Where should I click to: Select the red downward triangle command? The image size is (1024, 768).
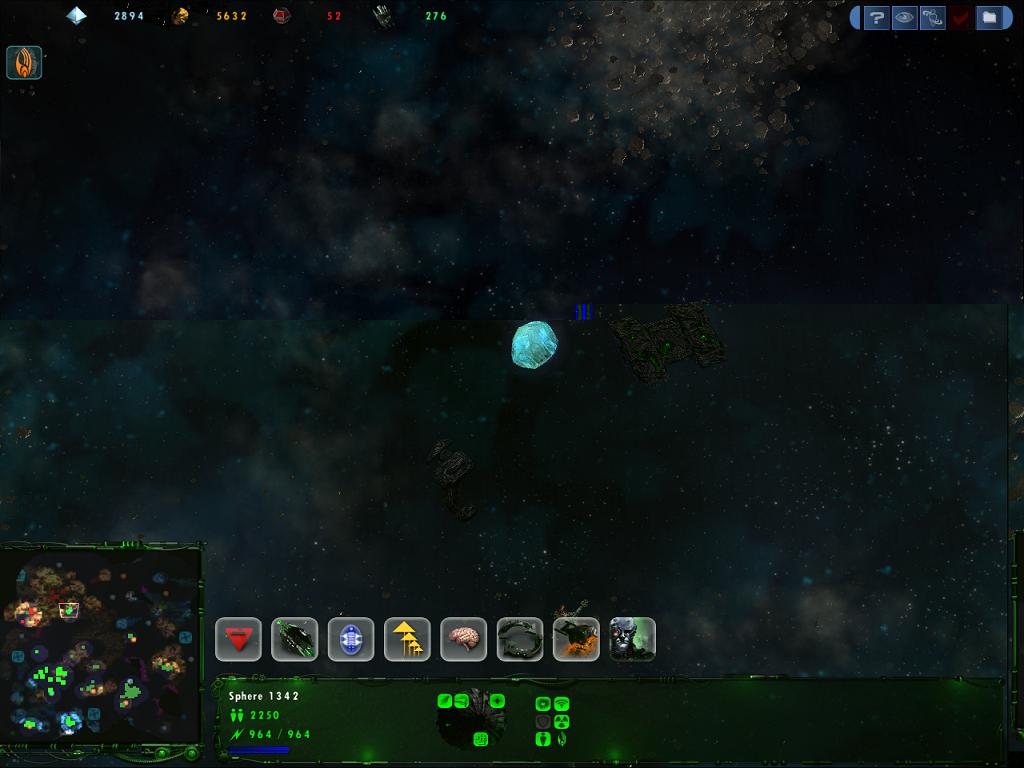point(238,639)
